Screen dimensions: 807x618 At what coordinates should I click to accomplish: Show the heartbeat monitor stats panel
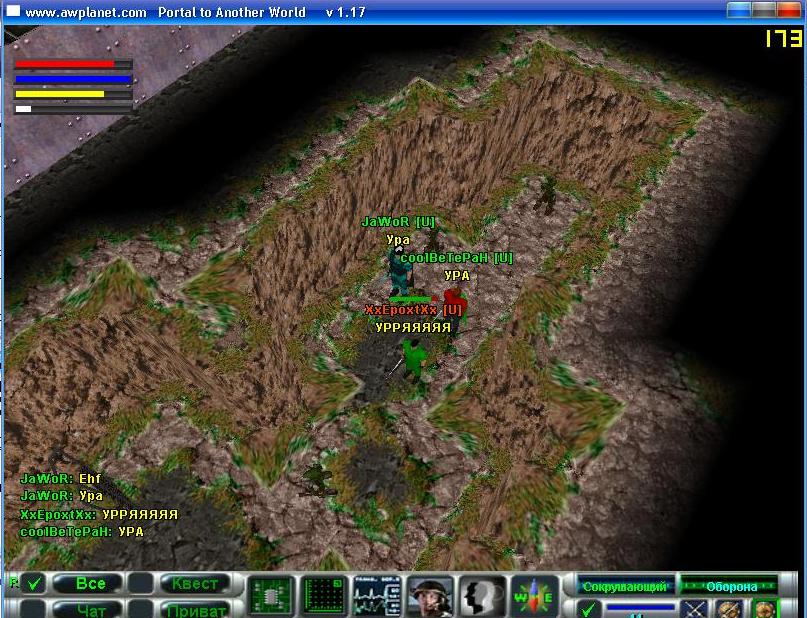click(376, 597)
